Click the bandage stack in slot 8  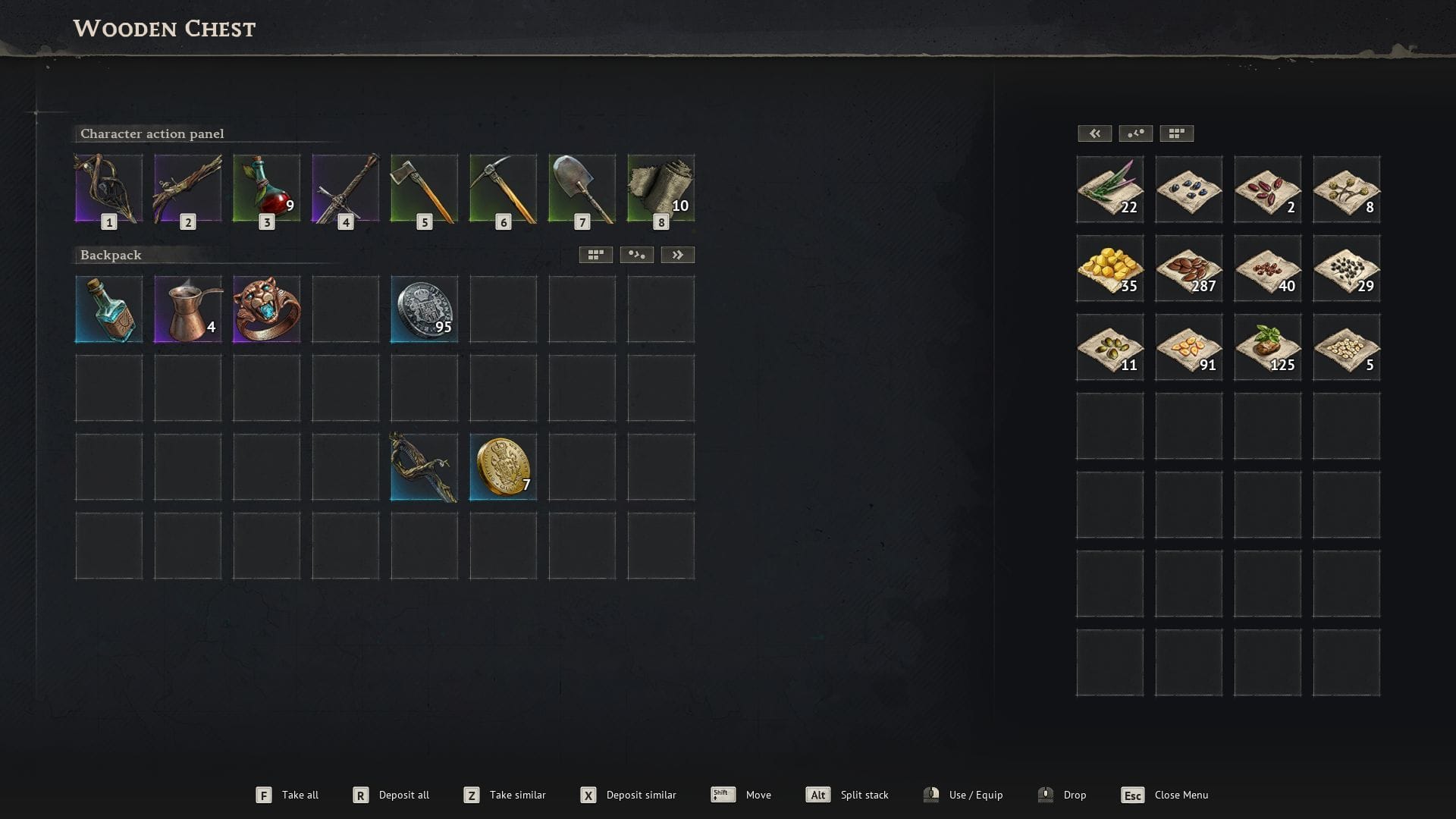tap(661, 189)
